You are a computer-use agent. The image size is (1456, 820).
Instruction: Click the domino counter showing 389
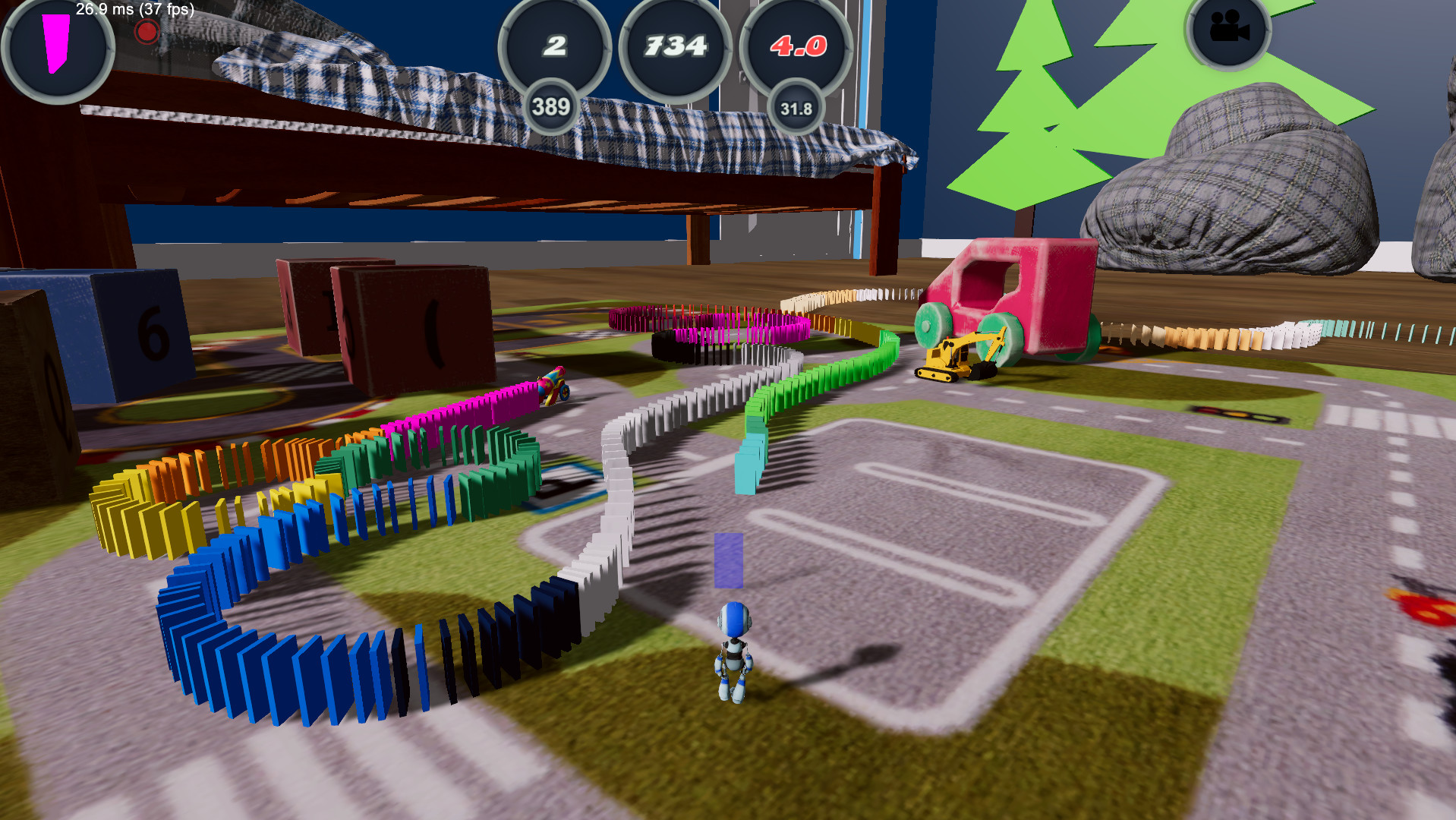[x=553, y=106]
